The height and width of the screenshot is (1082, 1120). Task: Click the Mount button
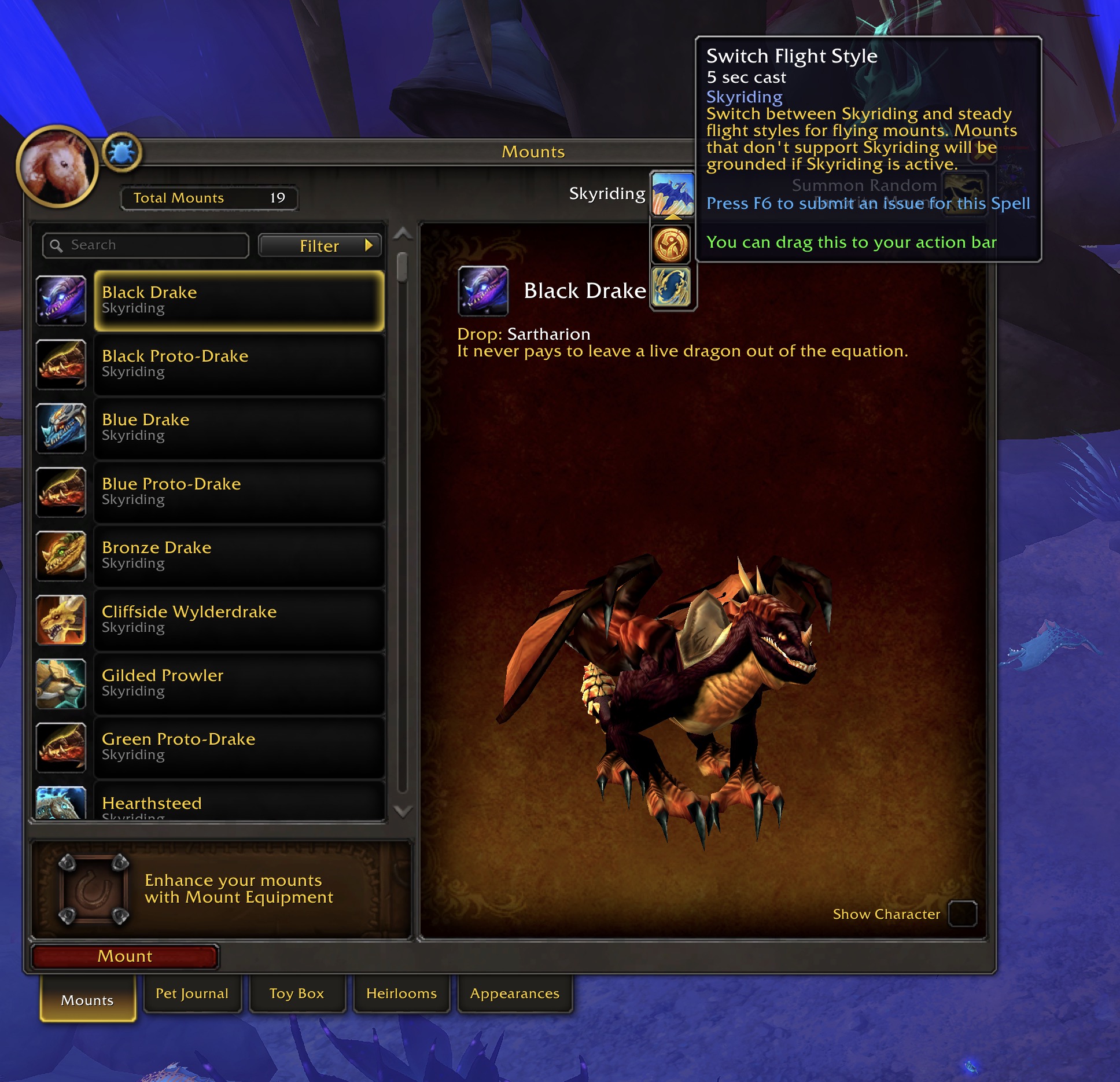coord(125,956)
